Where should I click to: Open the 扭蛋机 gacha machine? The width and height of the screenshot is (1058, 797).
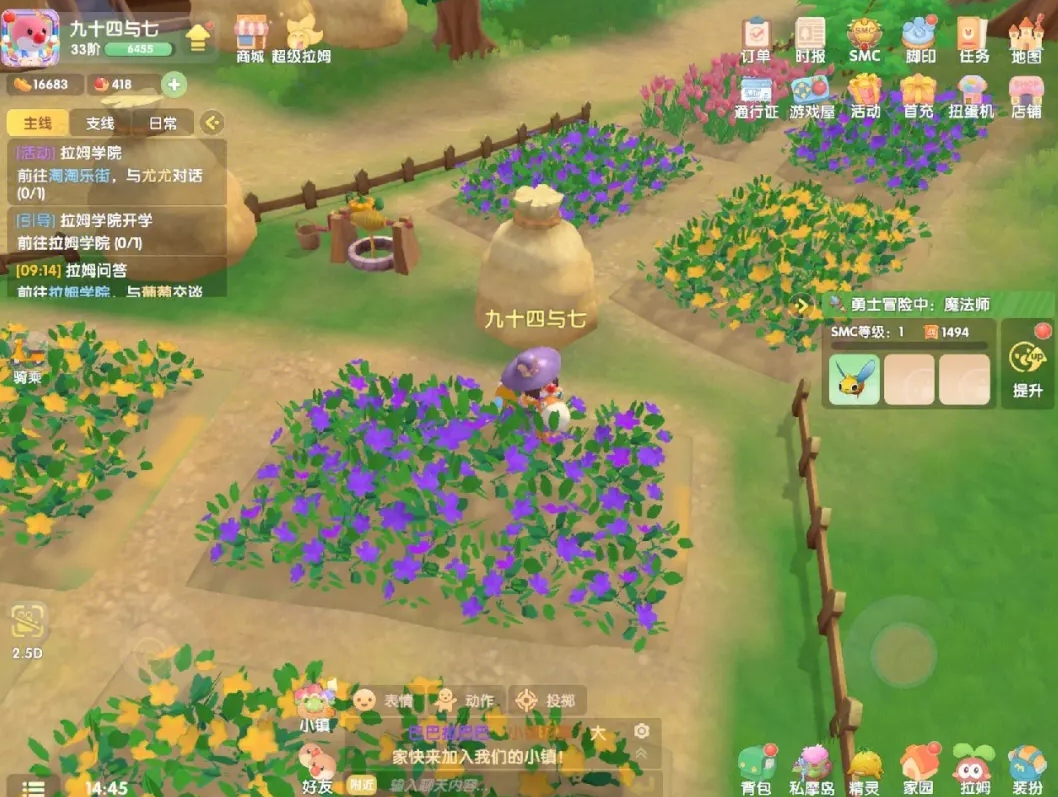pos(971,95)
